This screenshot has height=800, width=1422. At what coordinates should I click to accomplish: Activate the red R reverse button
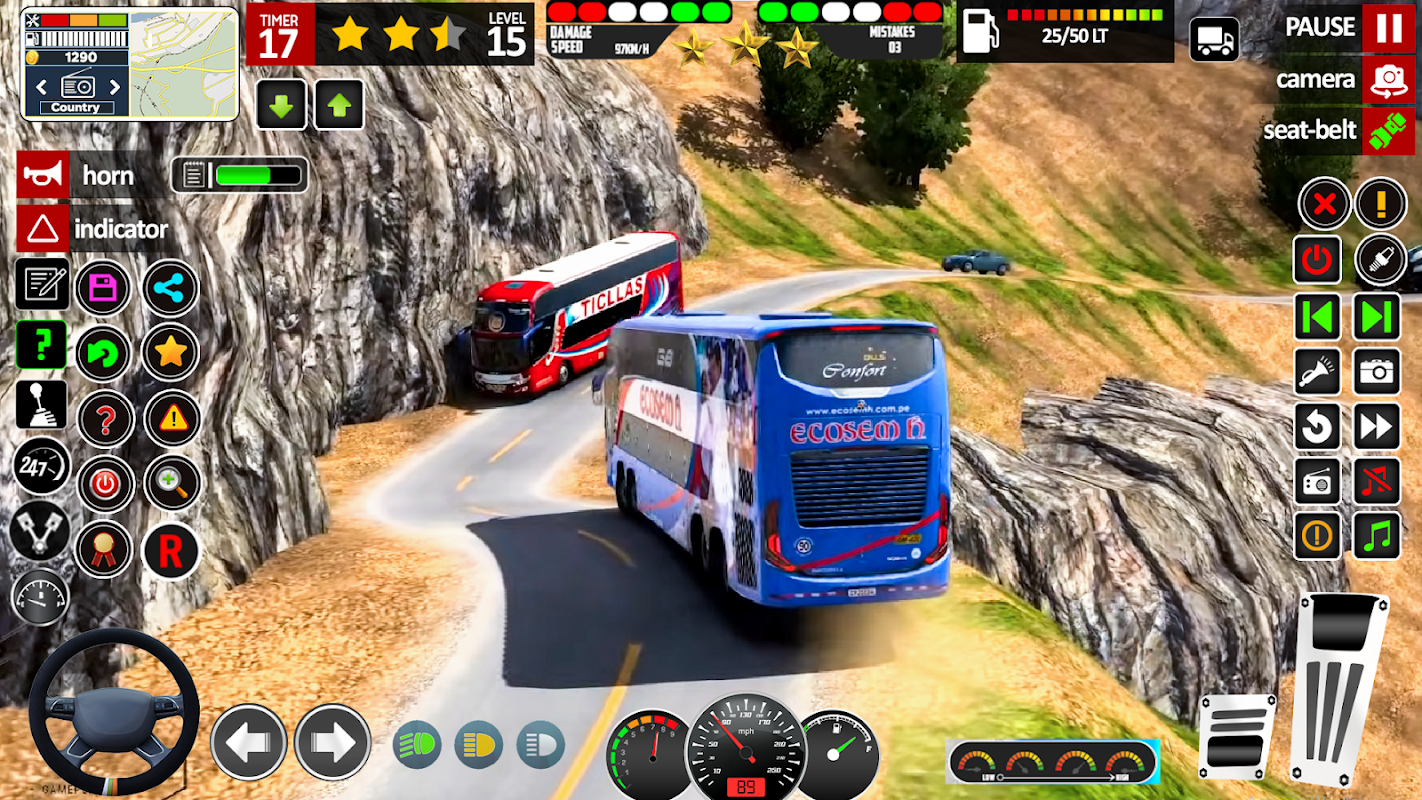tap(171, 550)
